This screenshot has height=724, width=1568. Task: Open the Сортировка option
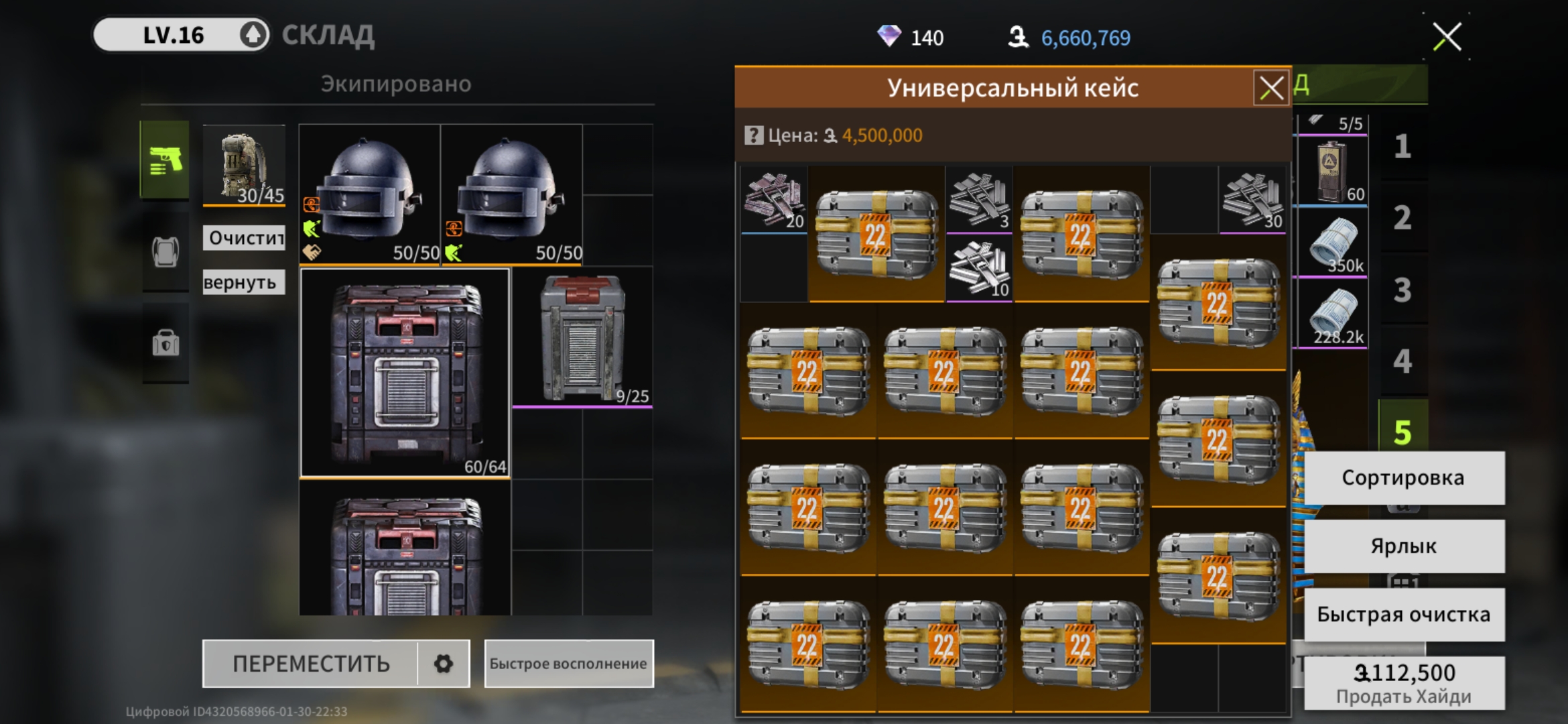coord(1403,478)
